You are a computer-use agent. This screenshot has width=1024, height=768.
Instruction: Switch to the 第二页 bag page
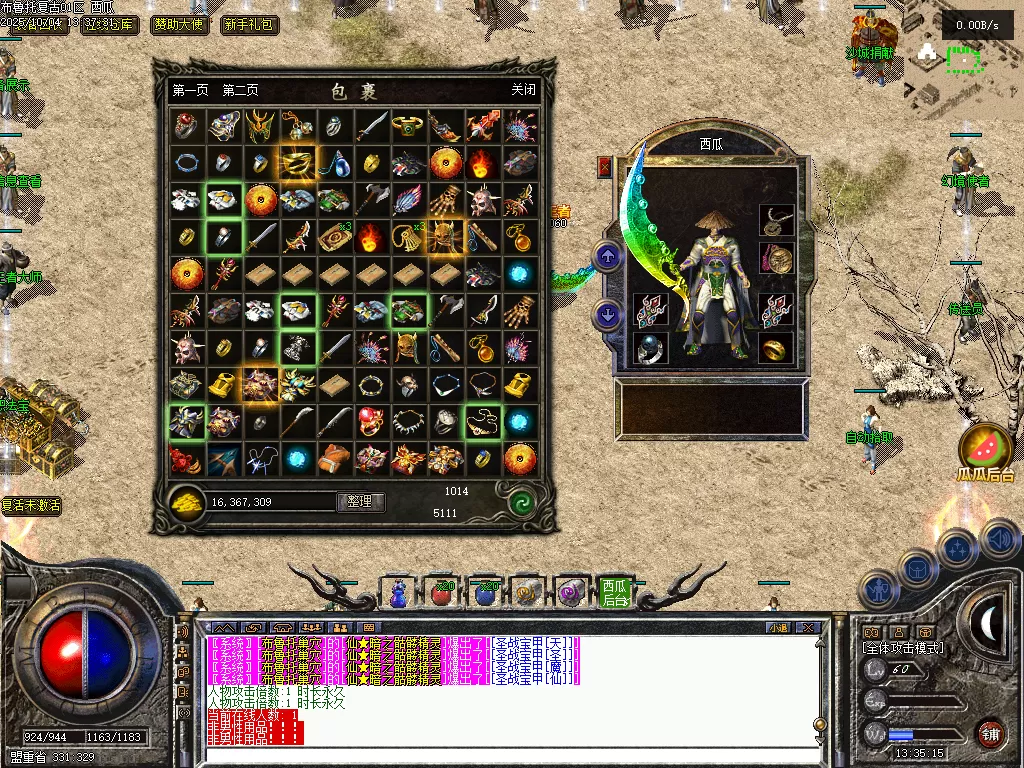pyautogui.click(x=240, y=90)
